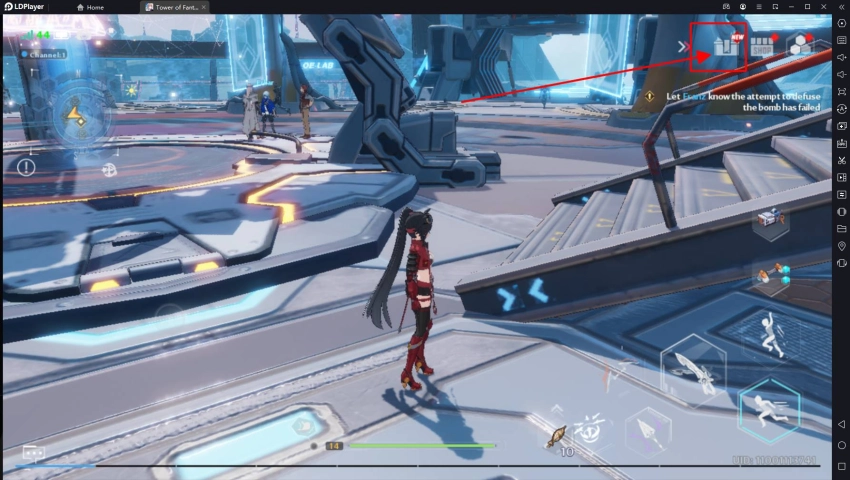Screen dimensions: 850x480
Task: Switch to the LDPlayer Home tab
Action: [90, 7]
